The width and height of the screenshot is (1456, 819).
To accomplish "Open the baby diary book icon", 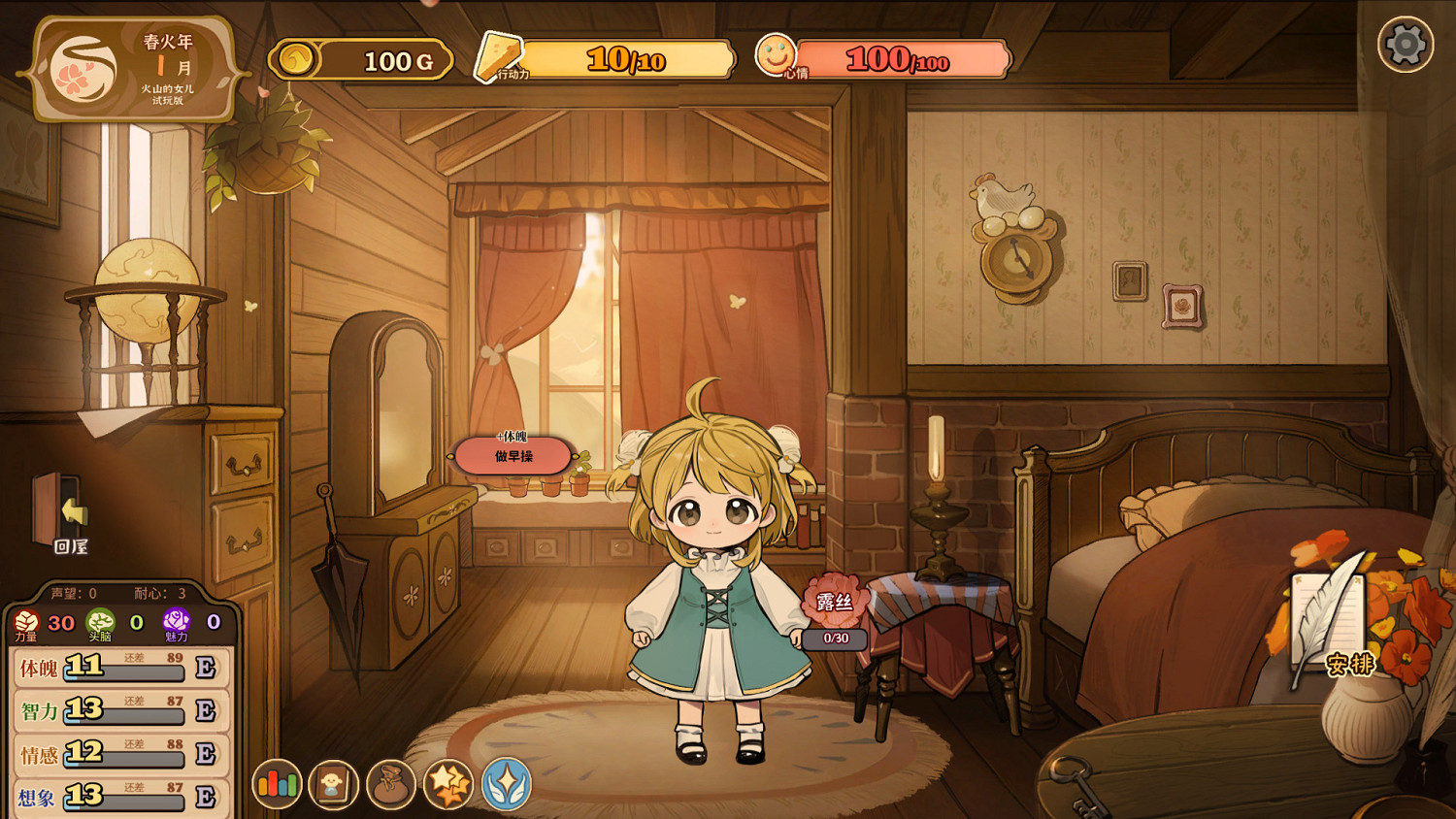I will point(334,784).
